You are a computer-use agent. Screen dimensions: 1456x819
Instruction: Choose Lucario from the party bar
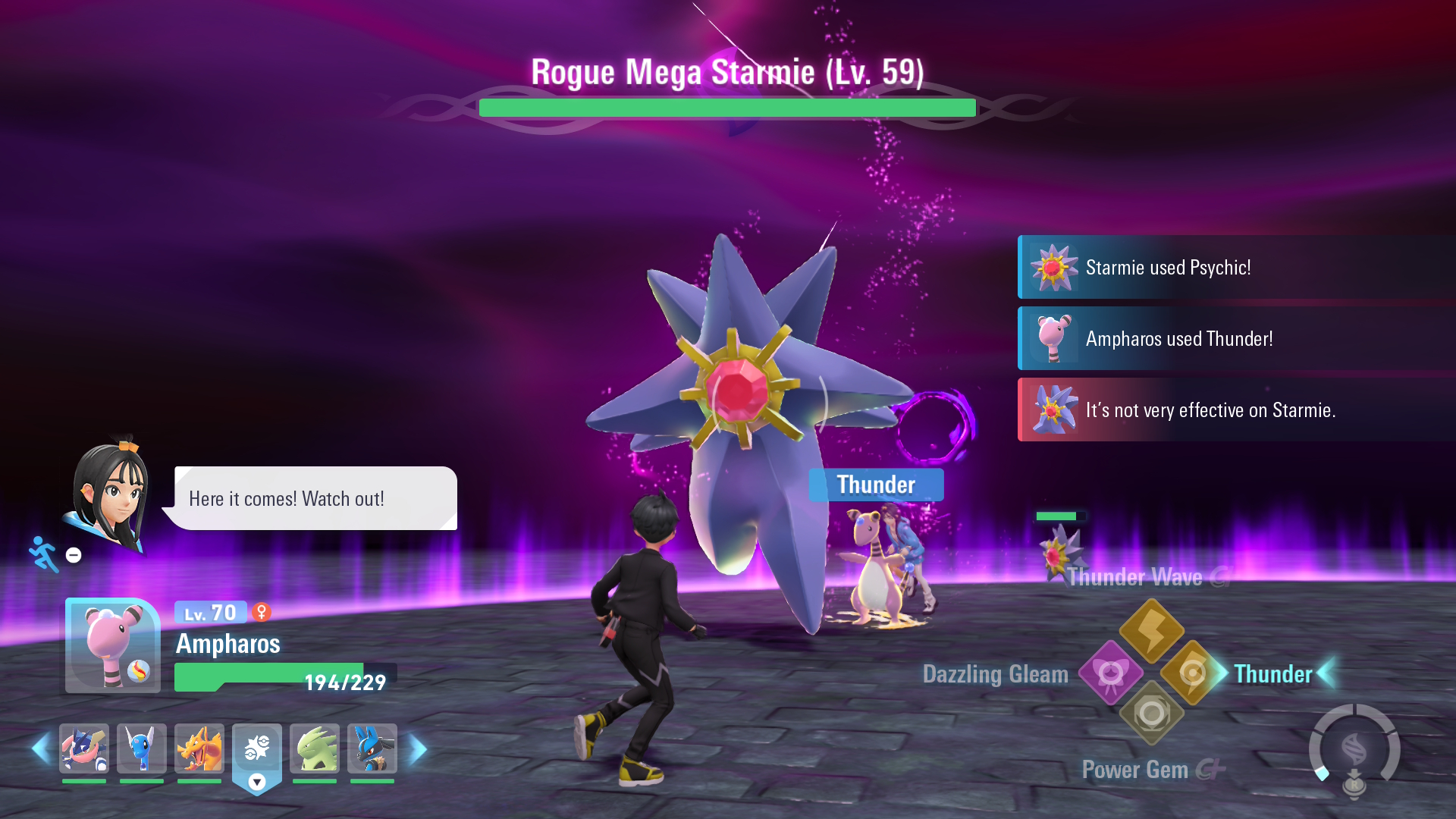(372, 748)
